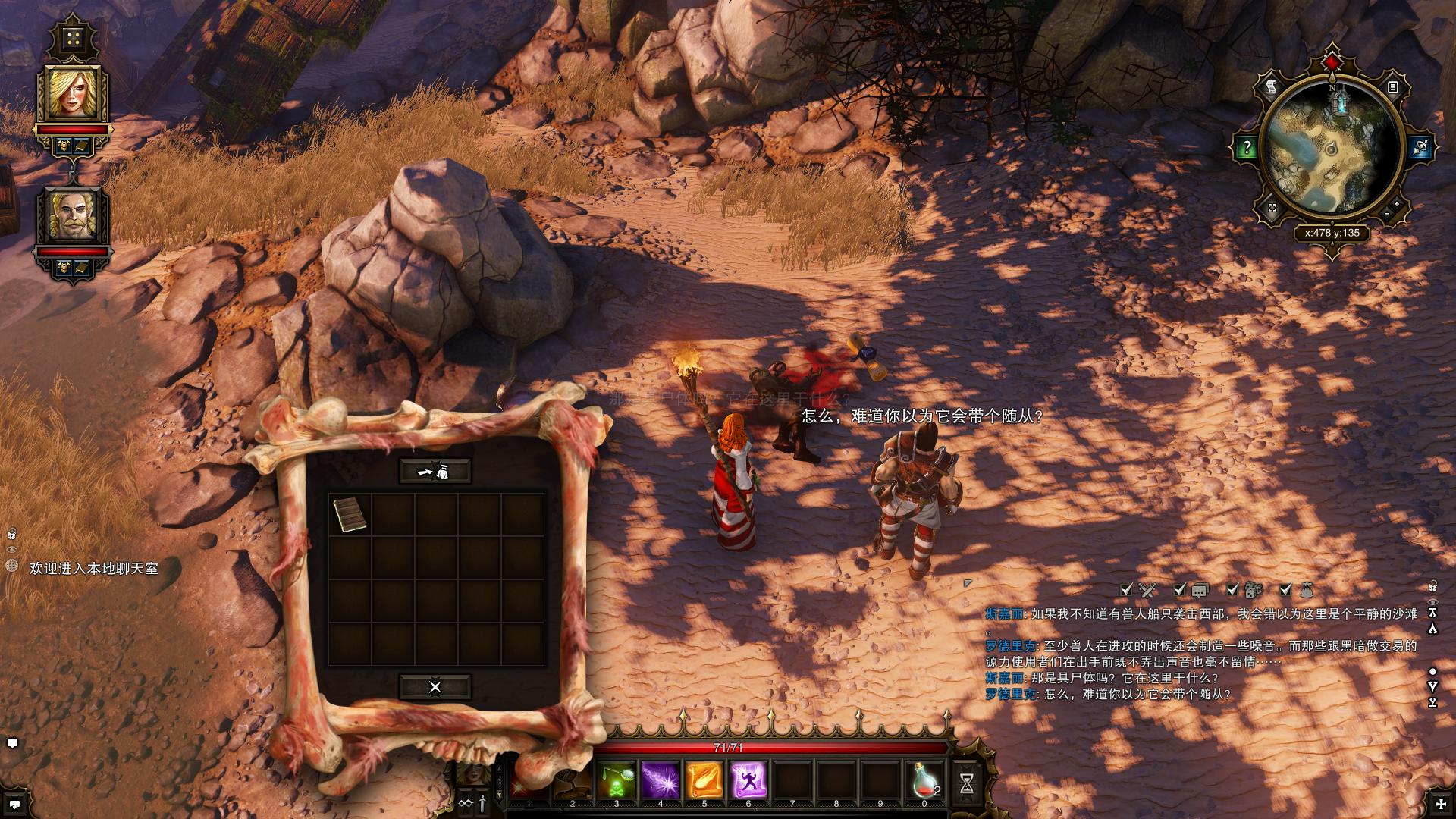Pick up the book in loot grid

350,514
